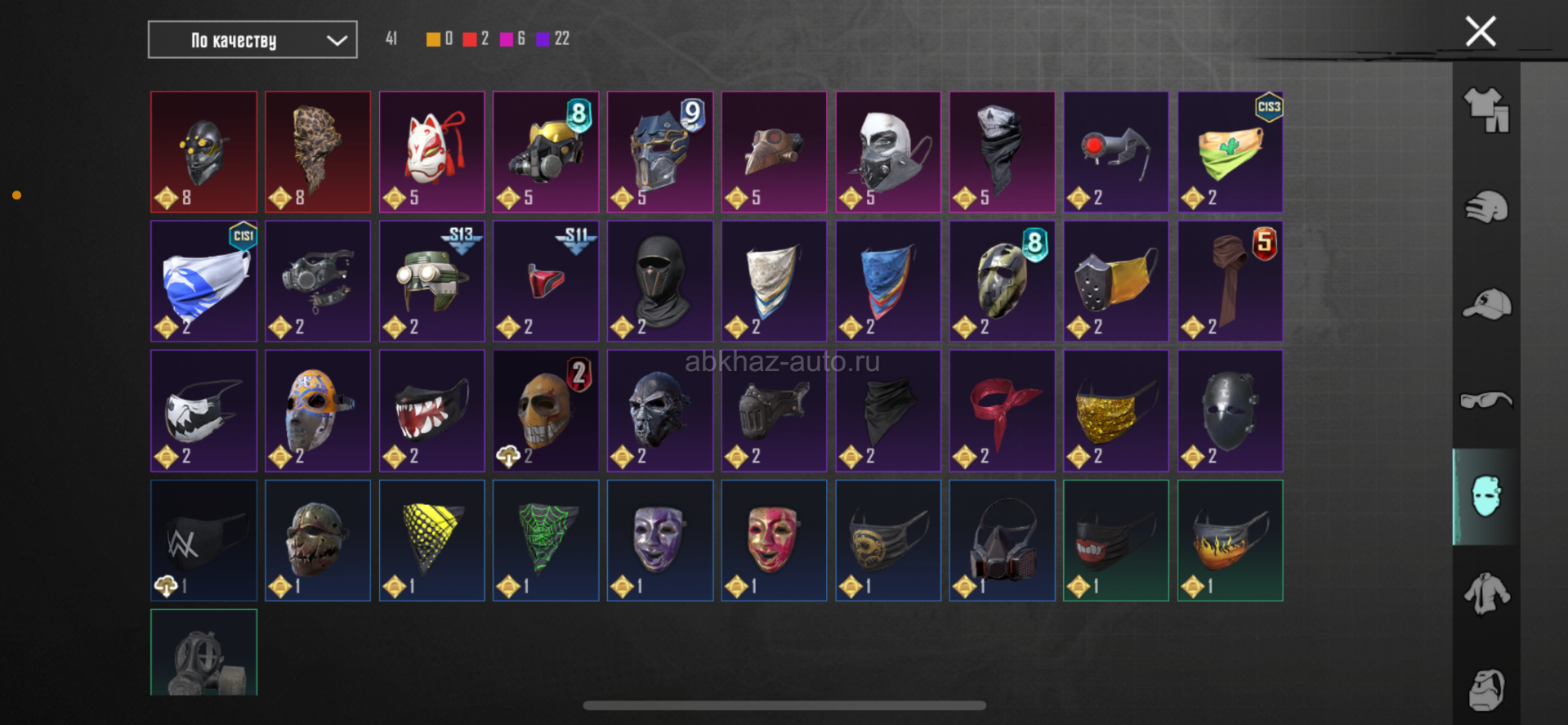Image resolution: width=1568 pixels, height=725 pixels.
Task: Open the helmet category tab
Action: (x=1485, y=208)
